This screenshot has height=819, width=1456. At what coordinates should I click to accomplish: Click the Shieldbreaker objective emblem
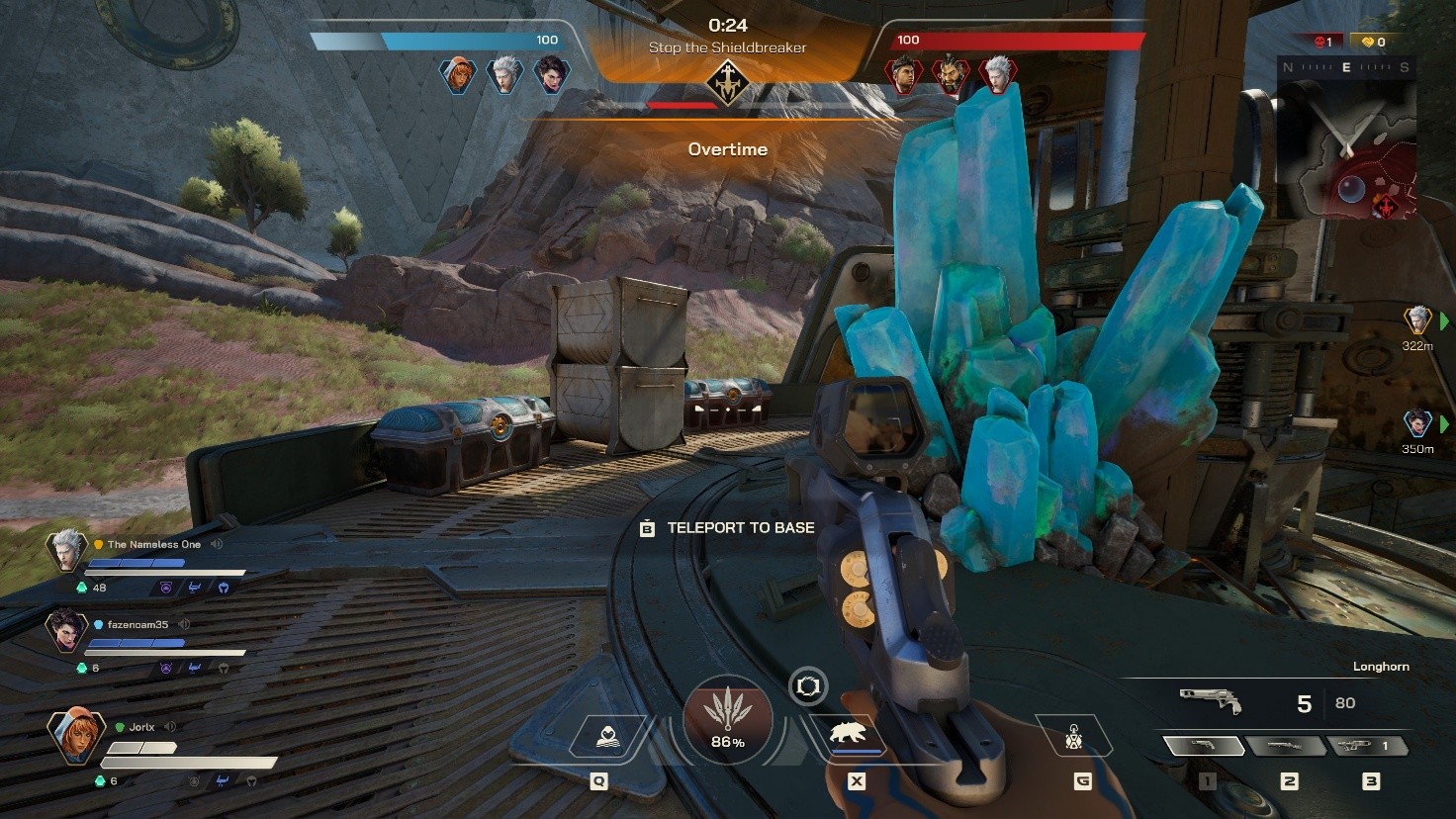tap(728, 84)
